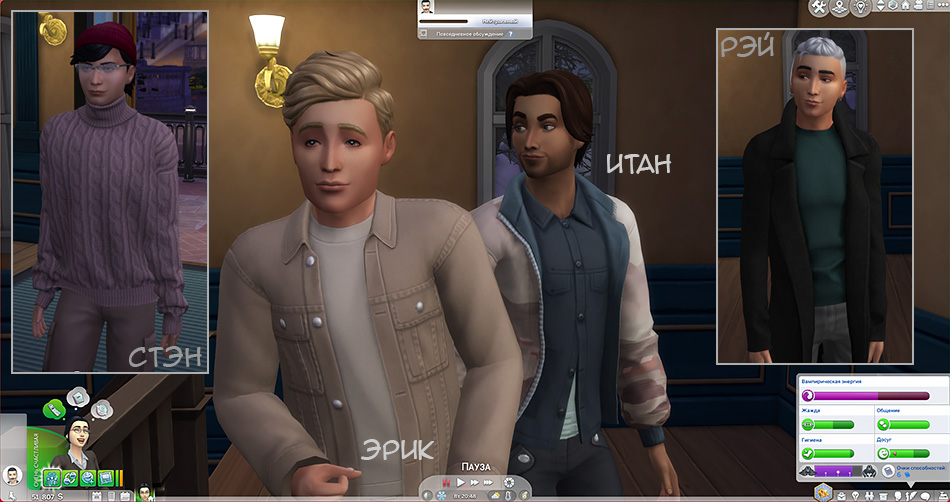This screenshot has height=502, width=950.
Task: Click the mustached Sim portrait in conversation panel
Action: click(x=427, y=8)
